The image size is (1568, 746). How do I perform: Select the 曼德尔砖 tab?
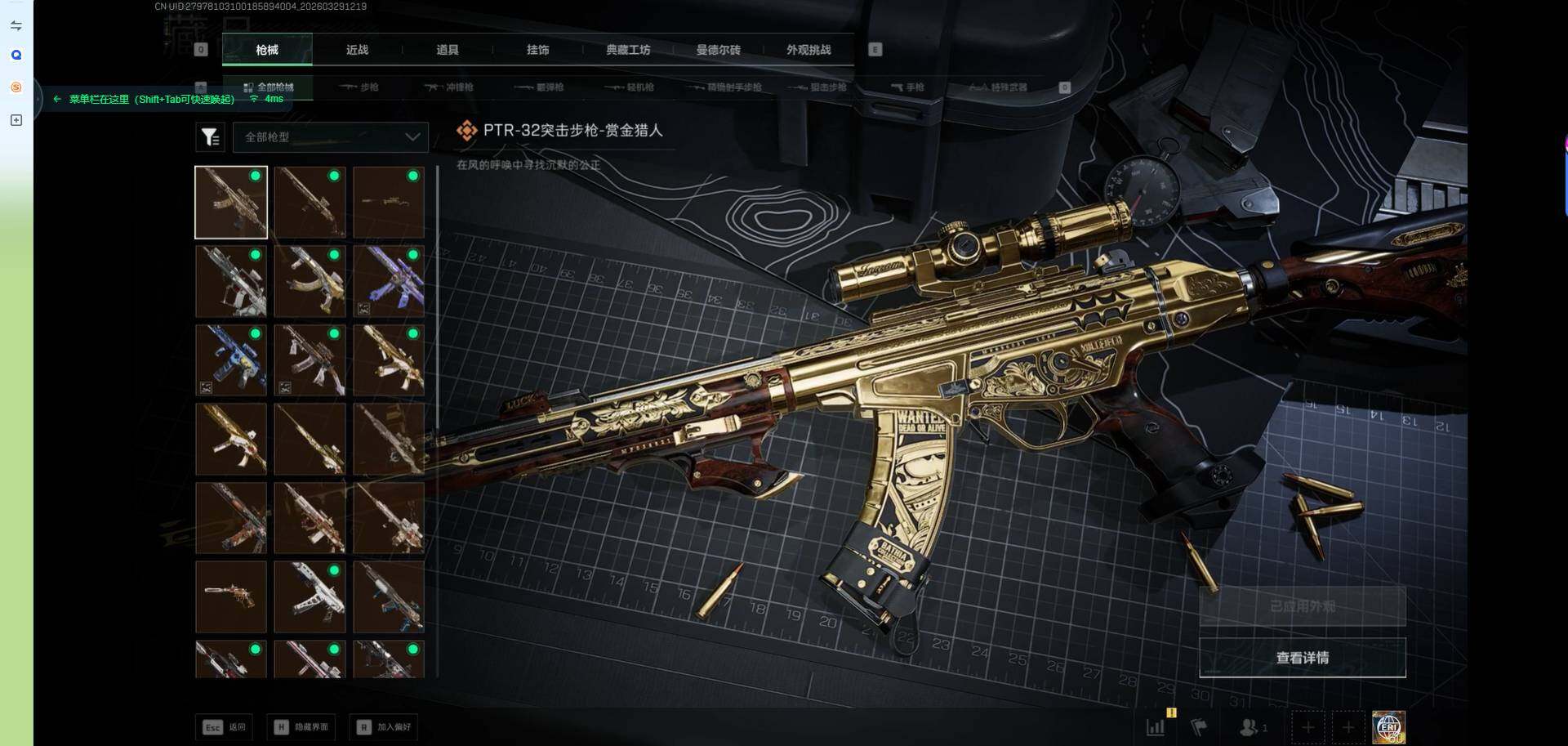[x=718, y=50]
